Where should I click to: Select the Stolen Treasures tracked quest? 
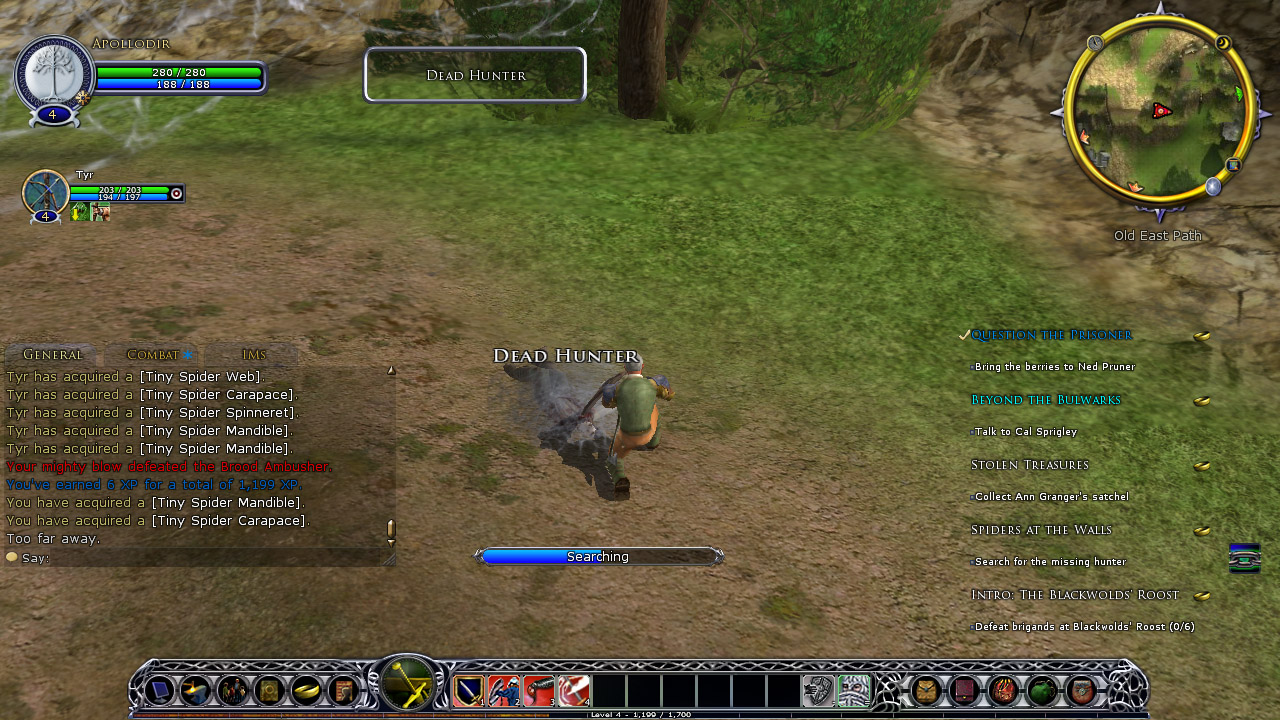(x=1029, y=465)
